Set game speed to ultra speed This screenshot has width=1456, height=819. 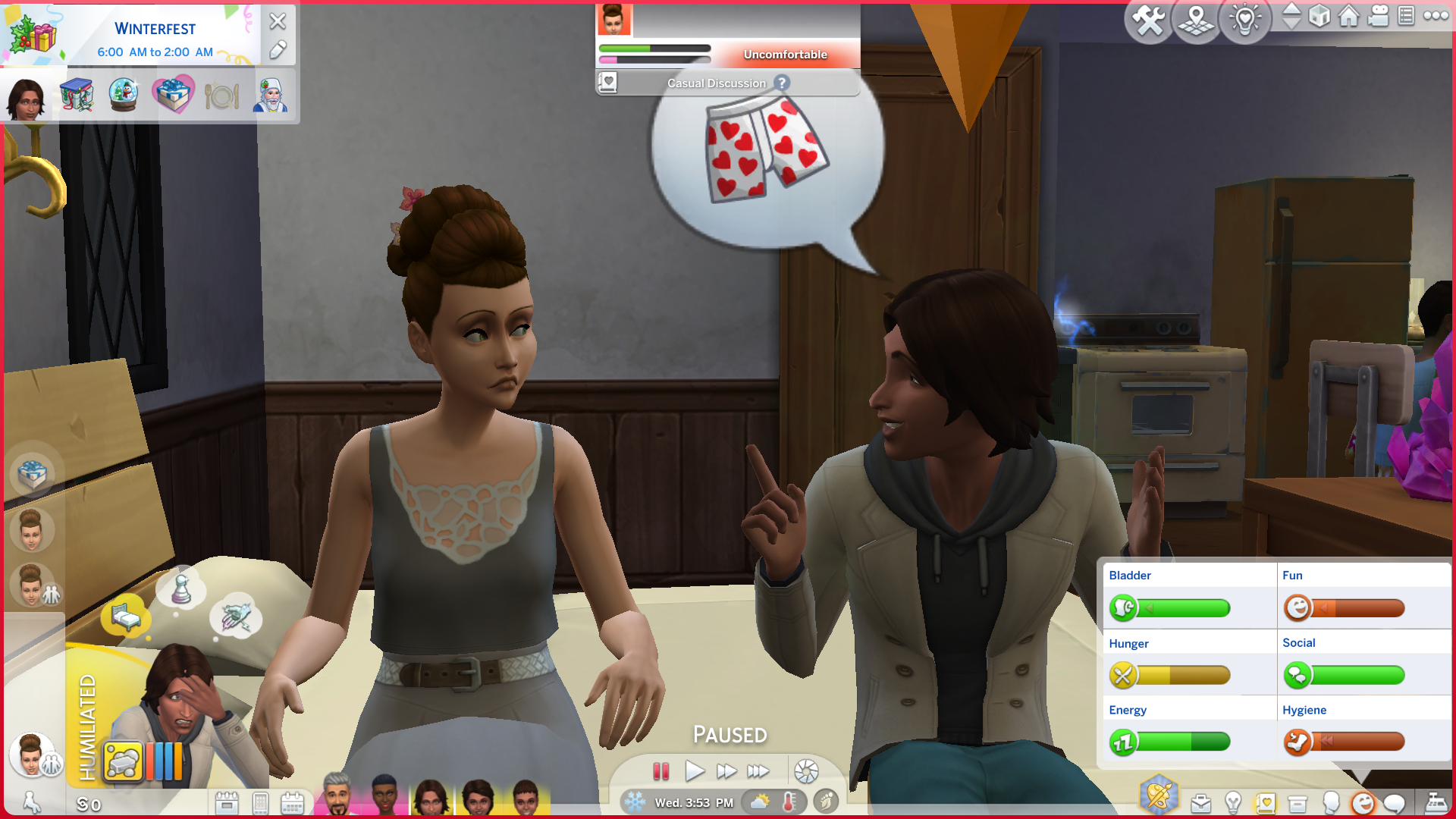coord(758,771)
